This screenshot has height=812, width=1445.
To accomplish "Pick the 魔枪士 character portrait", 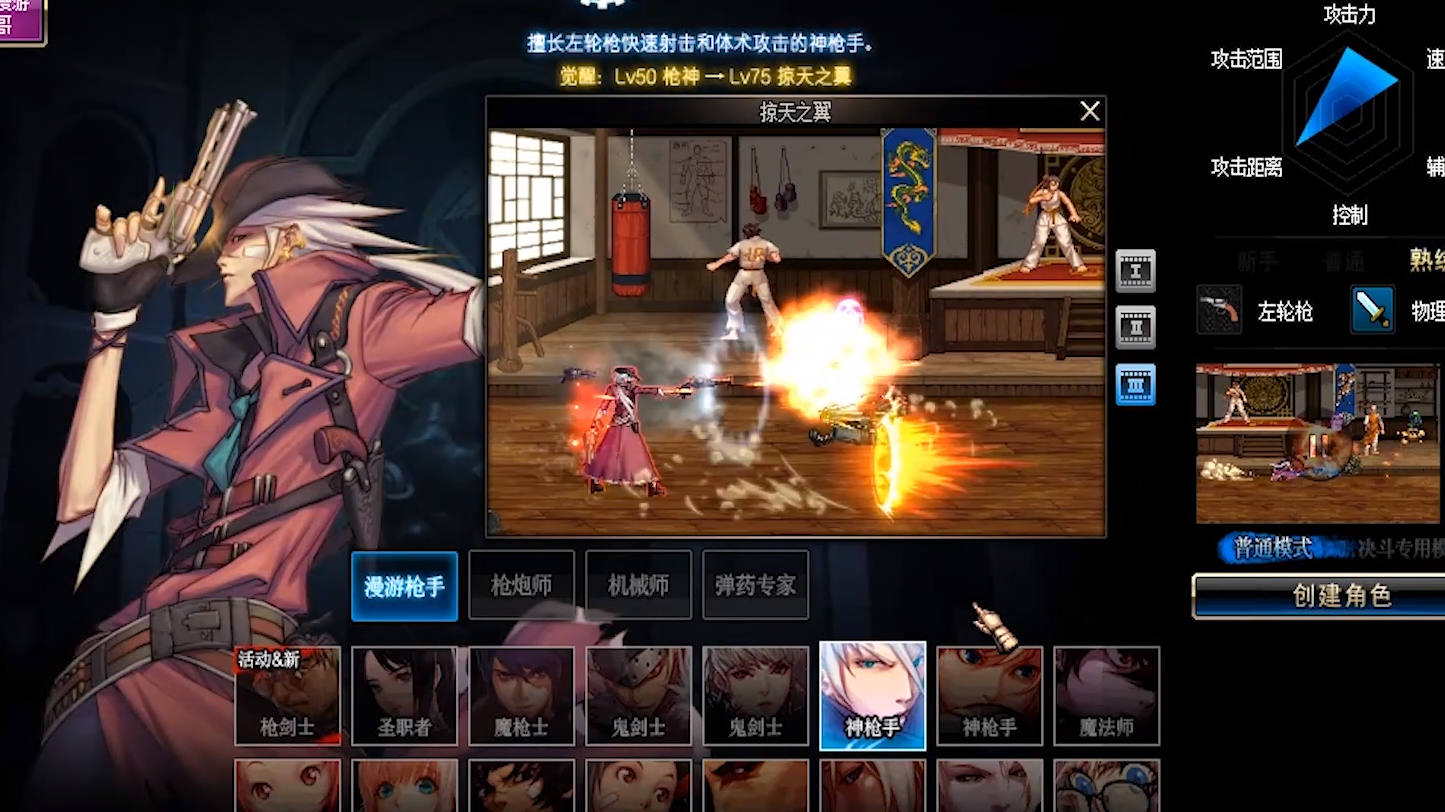I will coord(521,696).
